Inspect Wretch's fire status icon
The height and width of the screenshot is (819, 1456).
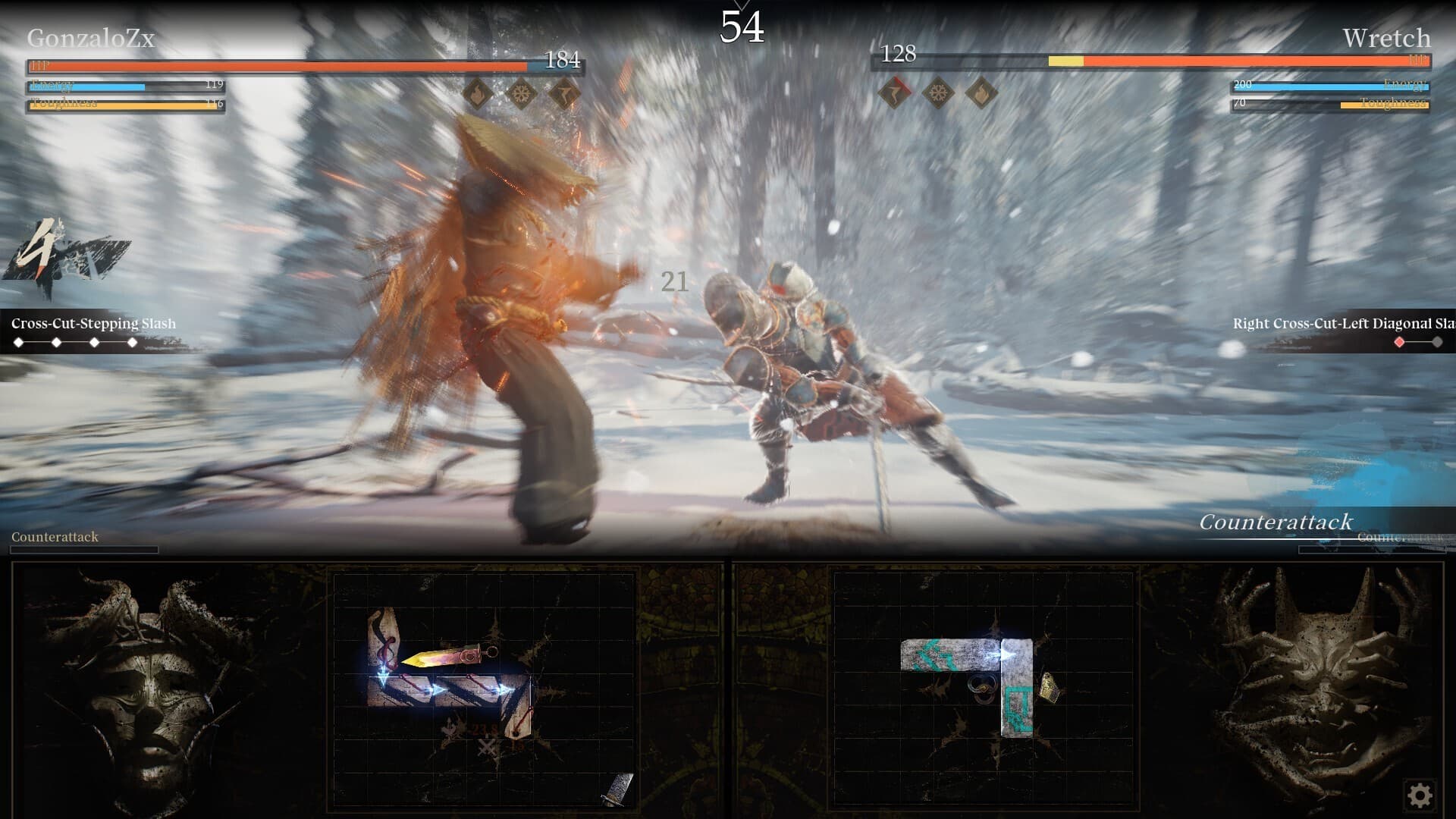click(x=981, y=93)
